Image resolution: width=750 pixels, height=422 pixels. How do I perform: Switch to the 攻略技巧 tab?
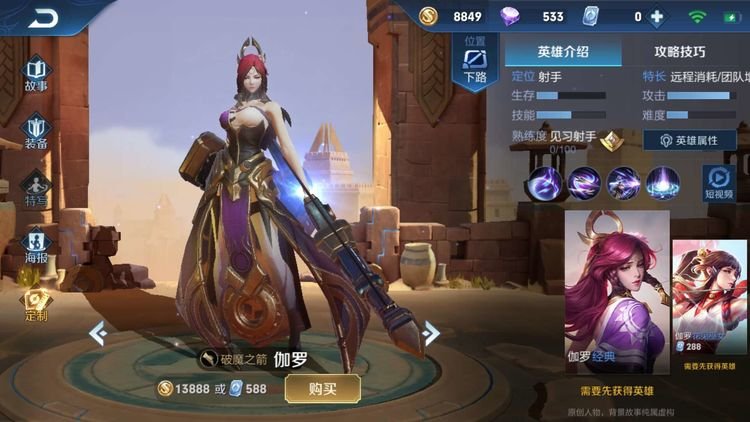pyautogui.click(x=680, y=51)
